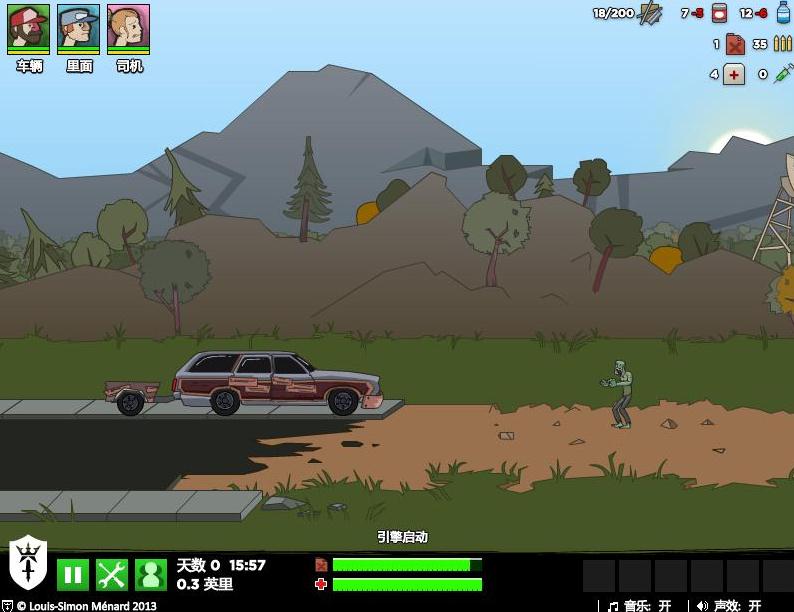Select the red-capped bearded survivor portrait
The image size is (794, 612).
point(28,27)
